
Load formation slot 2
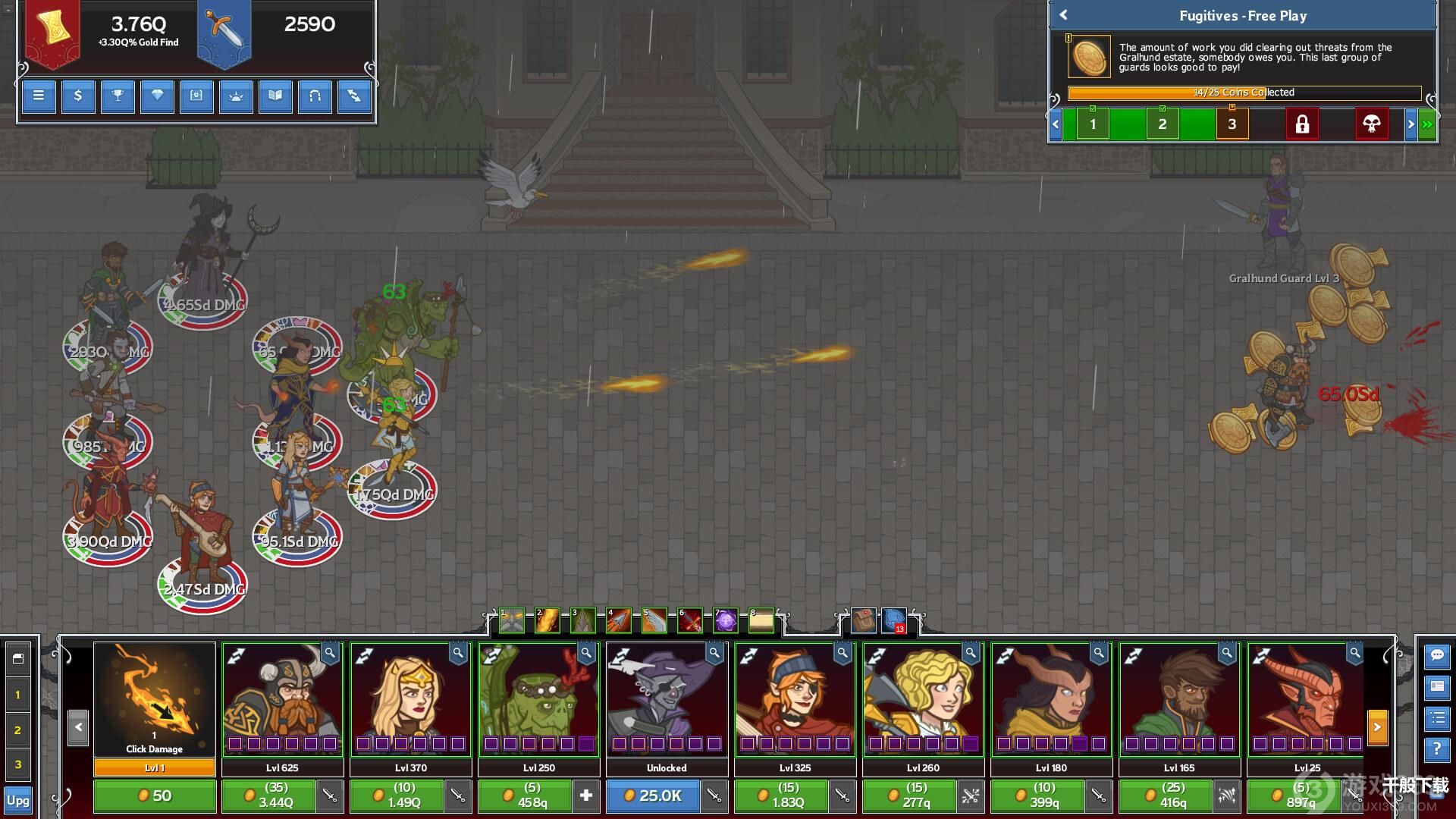[18, 730]
